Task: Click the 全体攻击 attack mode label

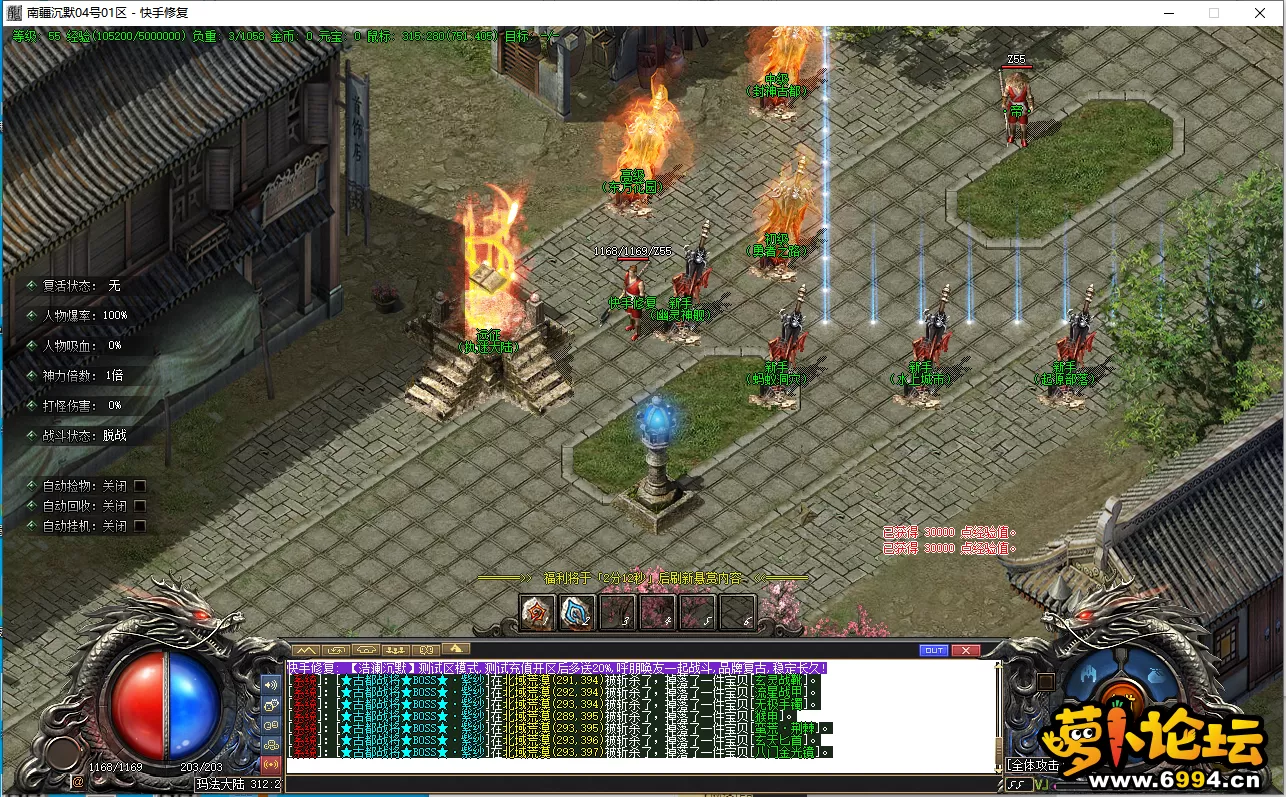Action: (x=1034, y=765)
